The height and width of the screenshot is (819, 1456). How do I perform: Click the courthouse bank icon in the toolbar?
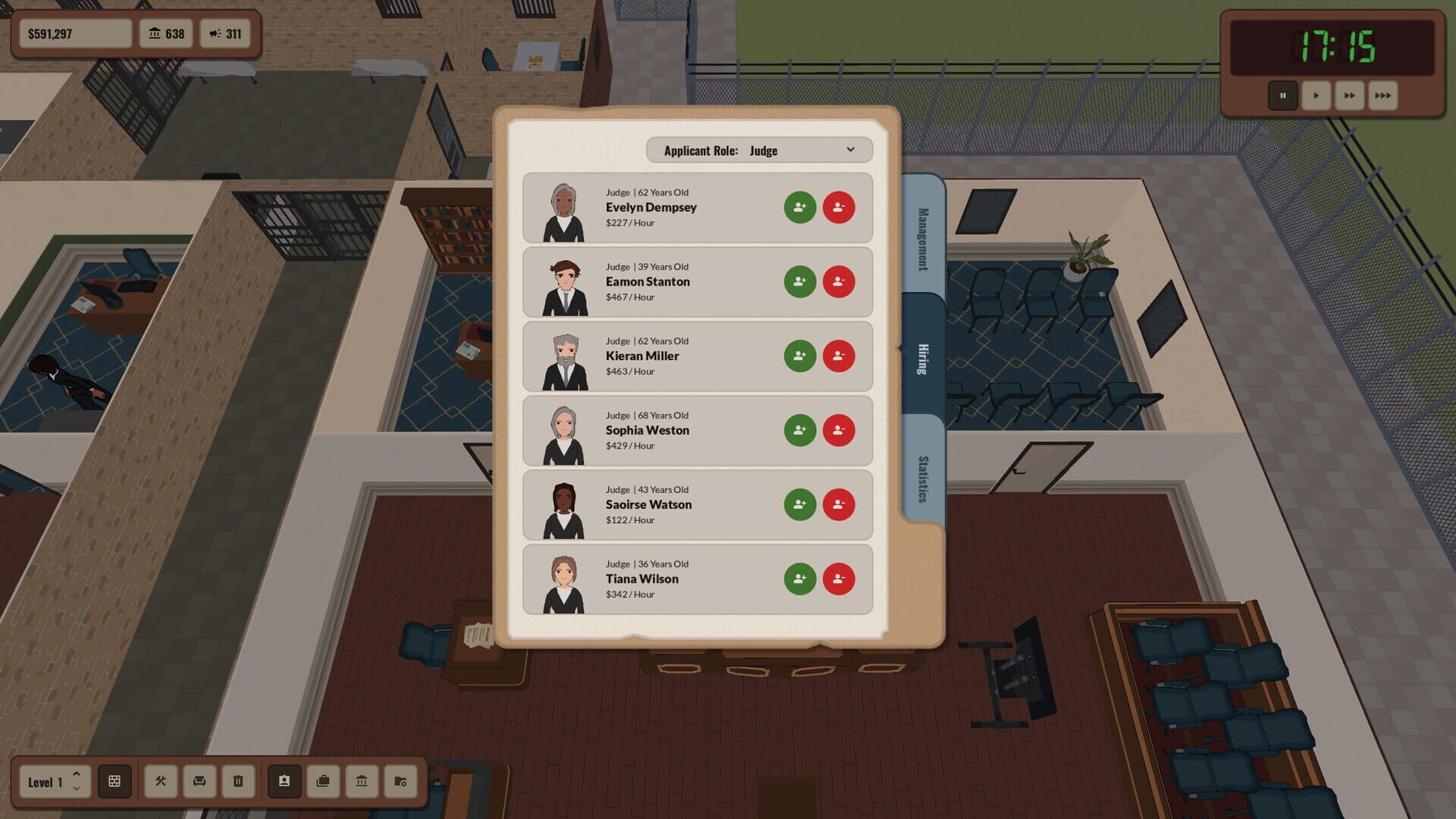[x=362, y=782]
